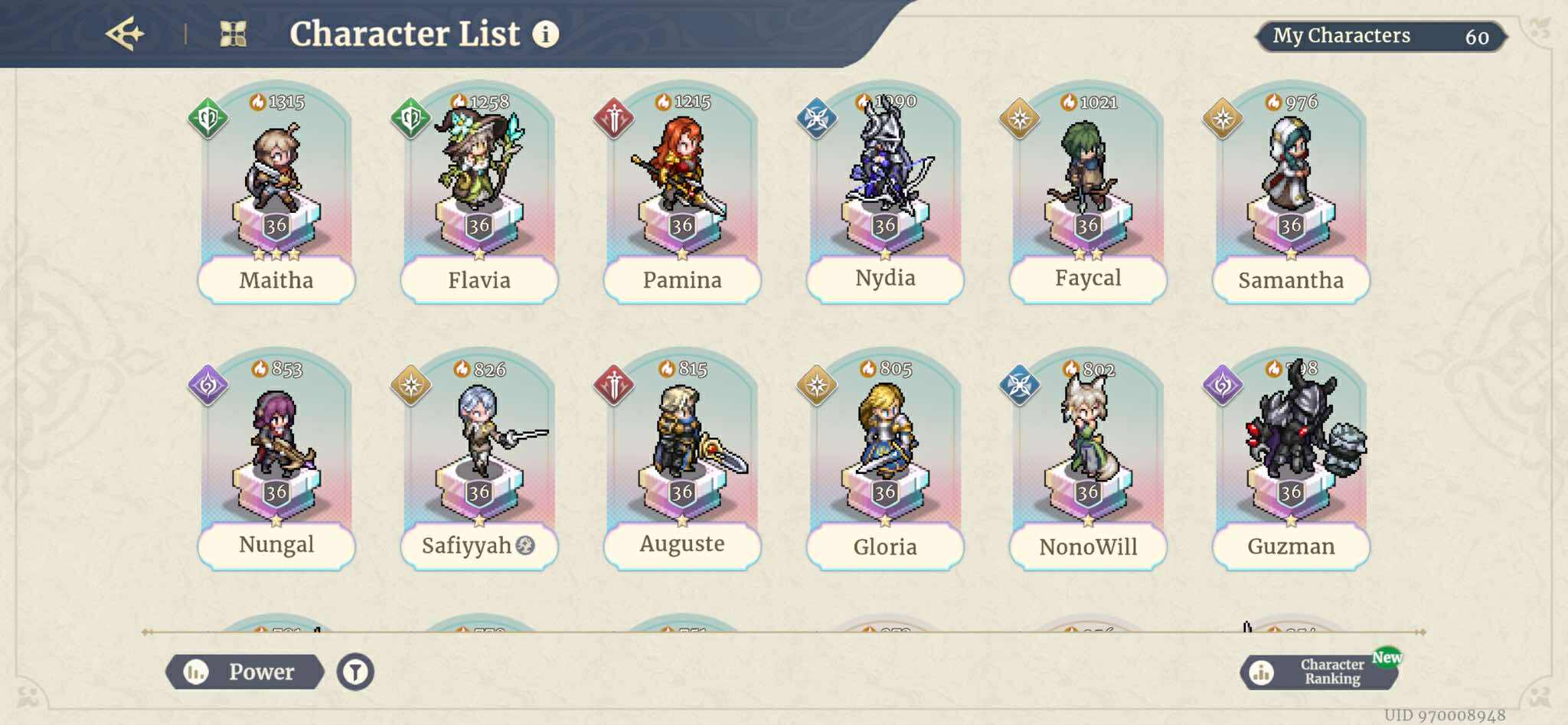1568x725 pixels.
Task: Open Character Ranking
Action: 1332,672
